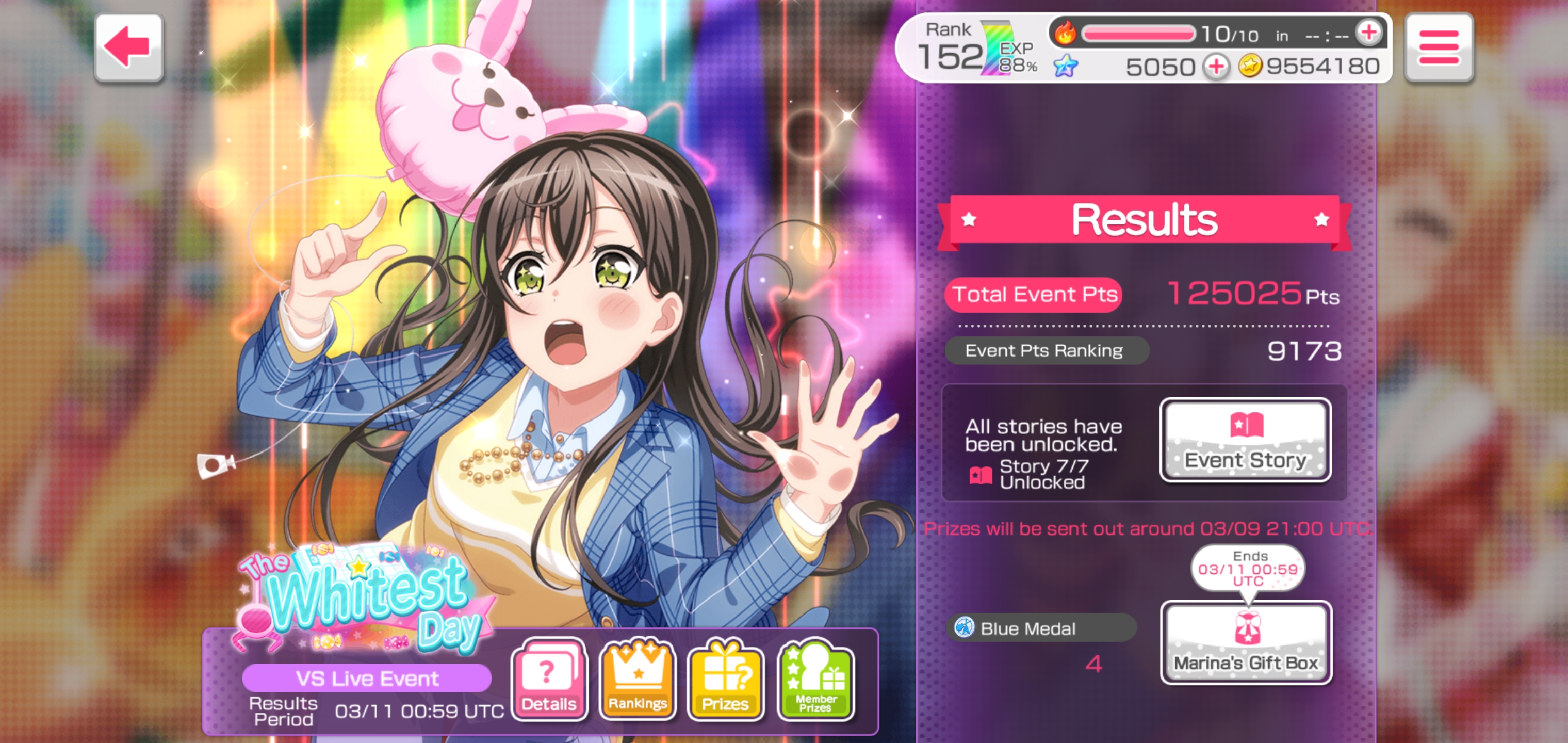Check the event Prizes
Screen dimensions: 1568x743
(x=725, y=680)
